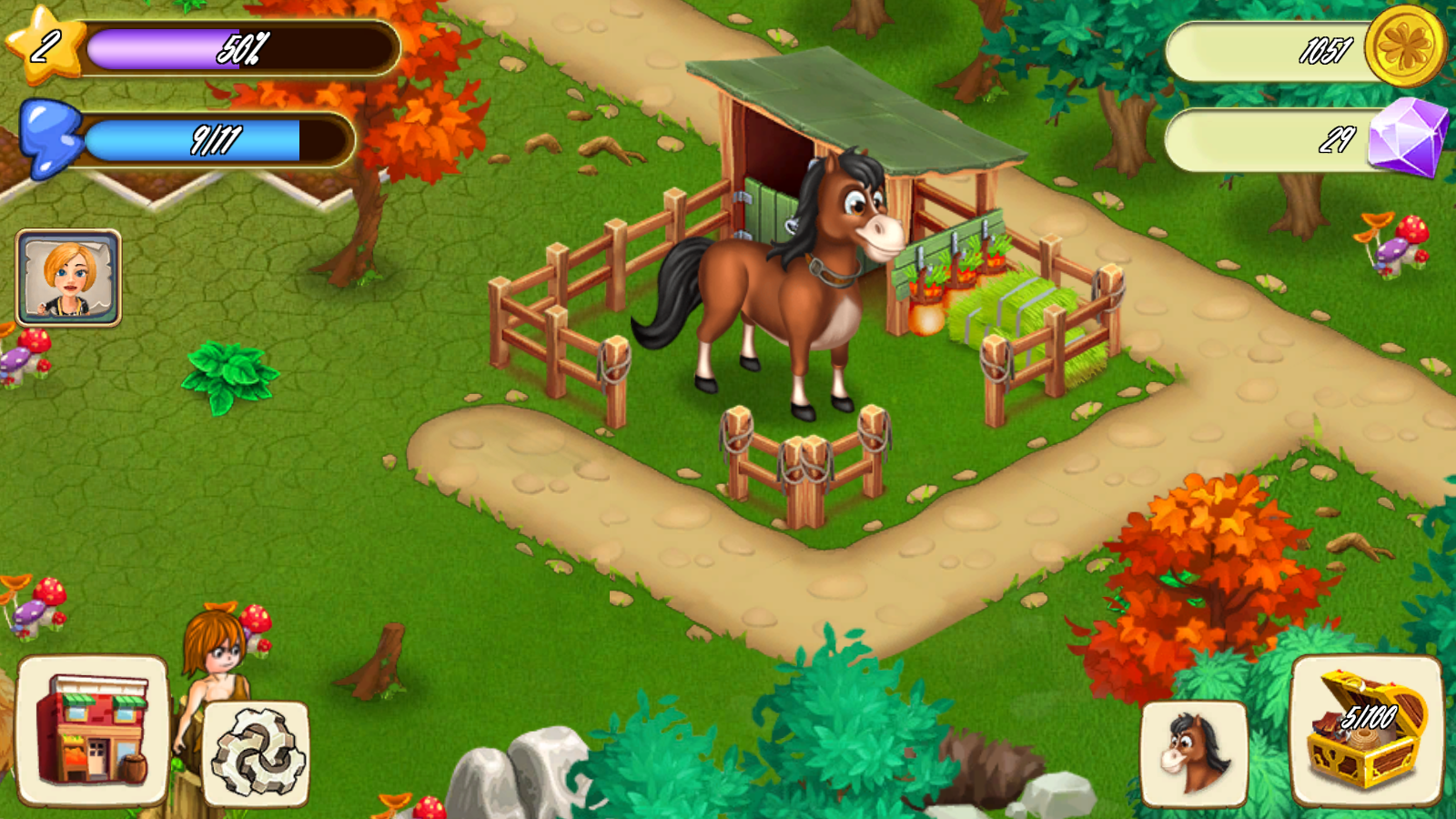Open the blonde character portrait in top left

pos(68,278)
